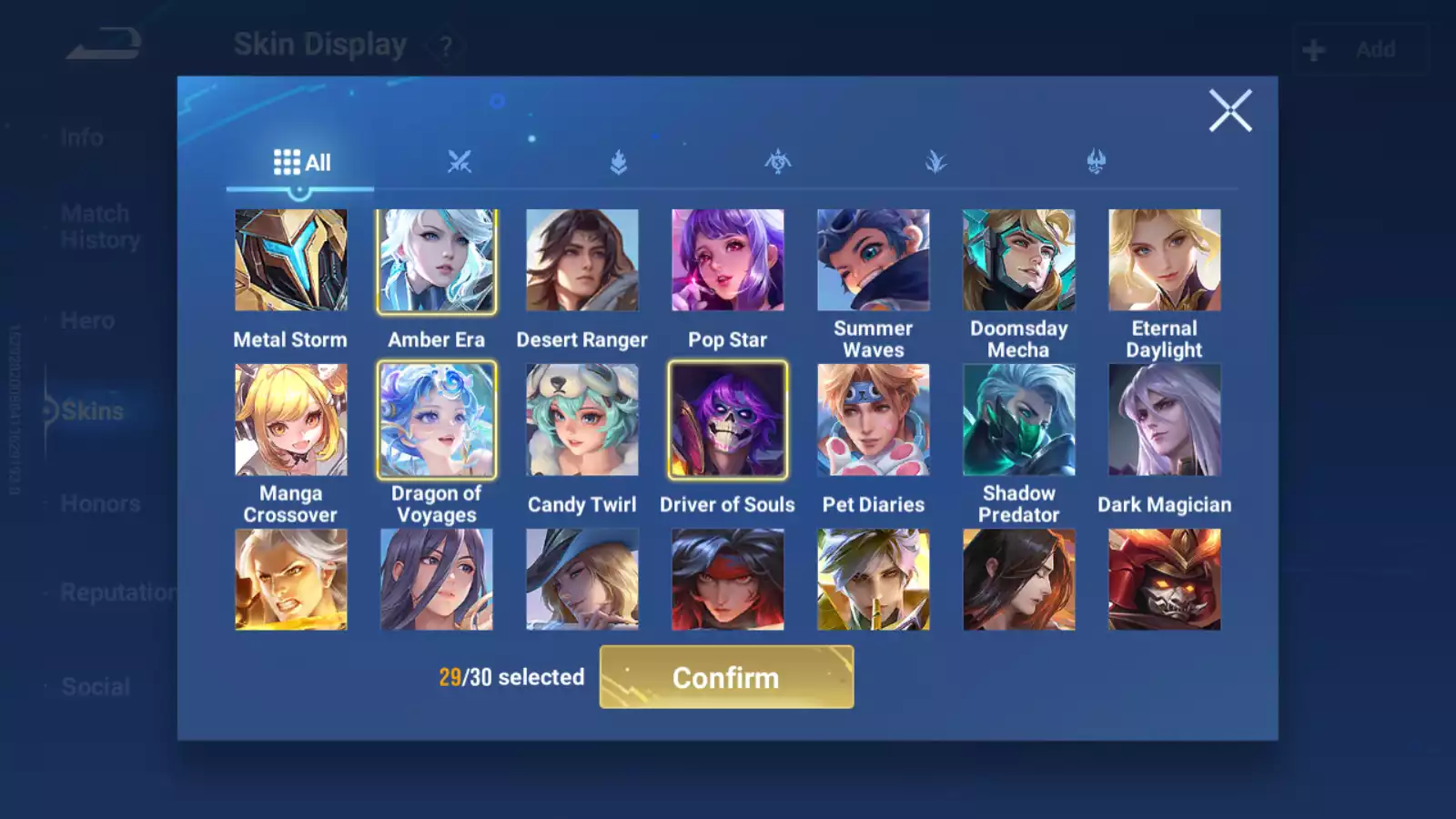Switch to the All skins tab
1456x819 pixels.
coord(301,163)
